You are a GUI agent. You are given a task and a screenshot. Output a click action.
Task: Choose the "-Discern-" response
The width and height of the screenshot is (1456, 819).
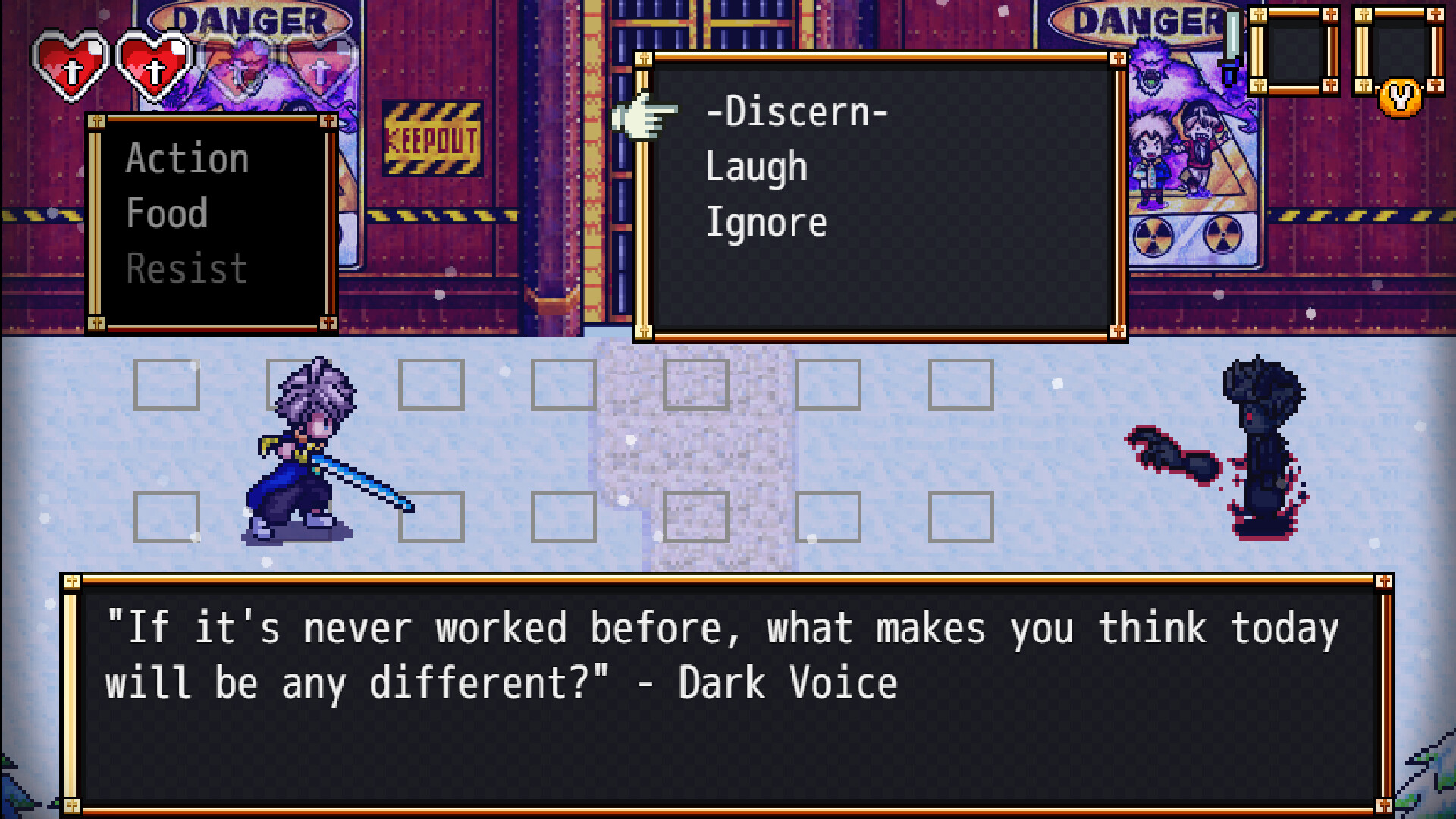(x=796, y=111)
